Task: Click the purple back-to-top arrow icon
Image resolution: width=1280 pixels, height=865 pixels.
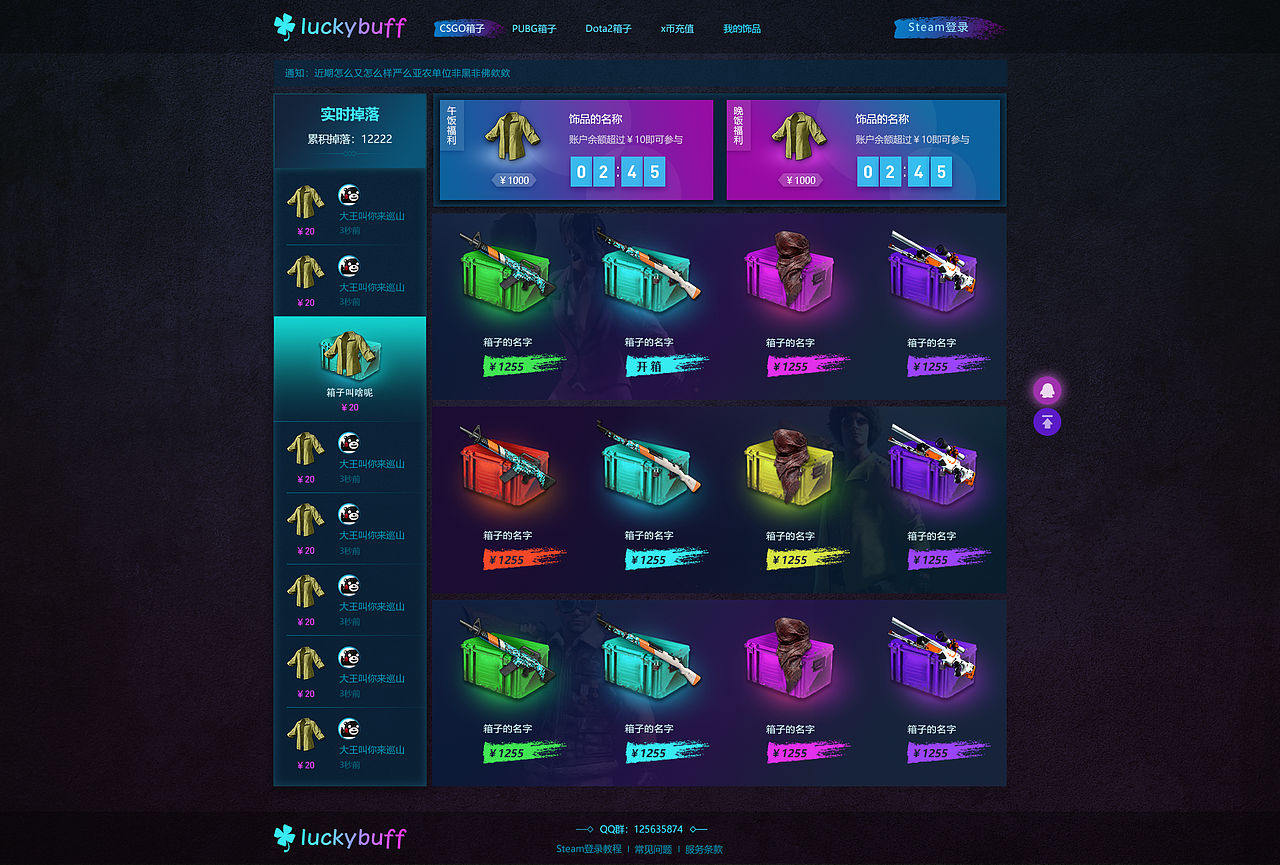Action: (x=1047, y=422)
